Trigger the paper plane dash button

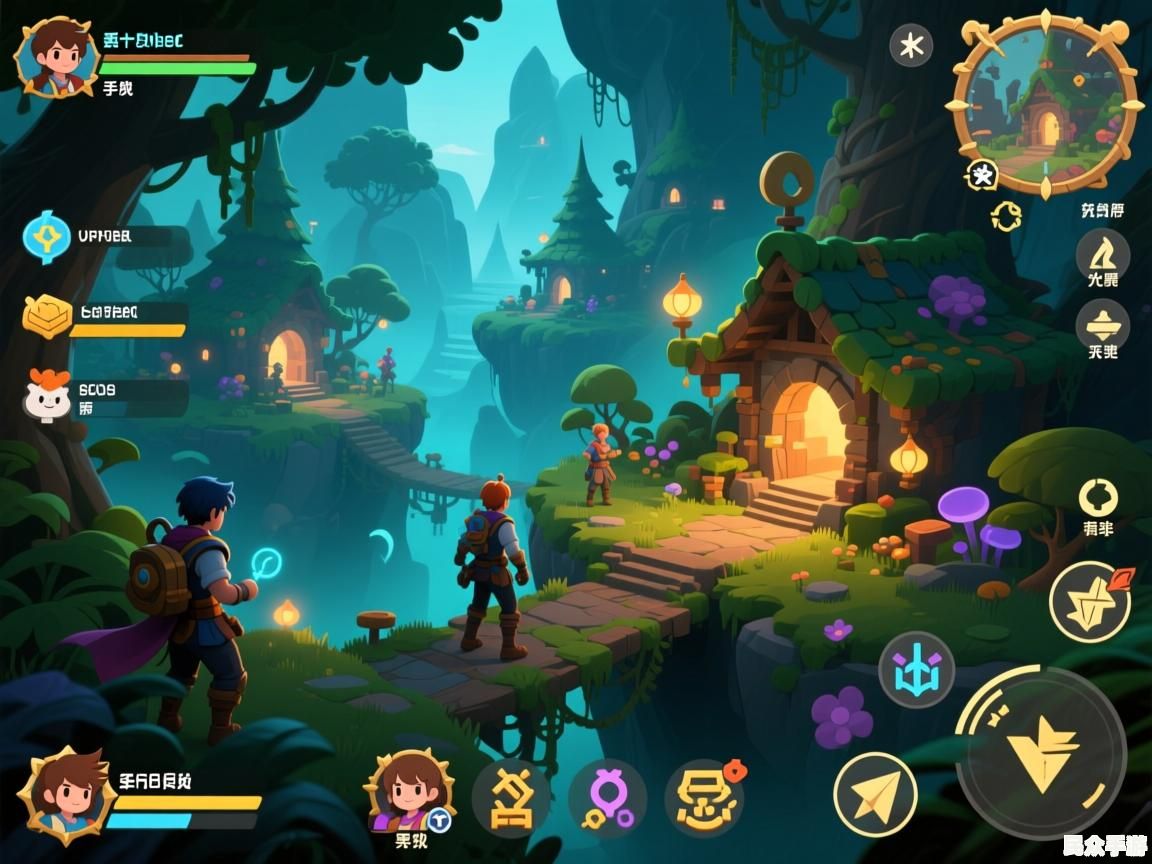(875, 794)
